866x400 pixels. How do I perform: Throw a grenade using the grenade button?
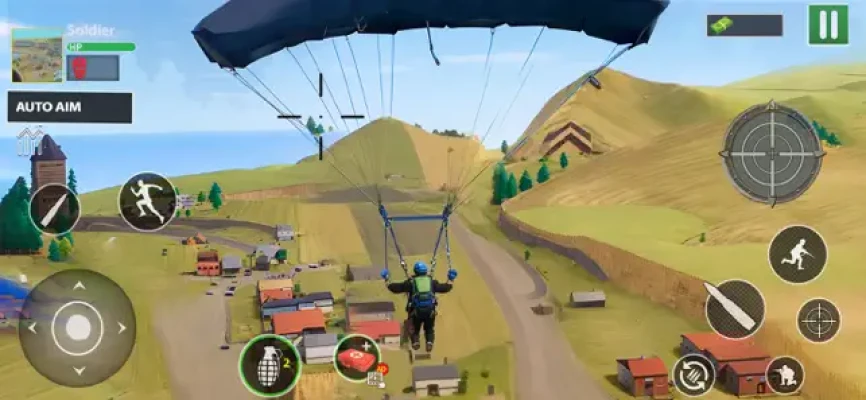269,365
